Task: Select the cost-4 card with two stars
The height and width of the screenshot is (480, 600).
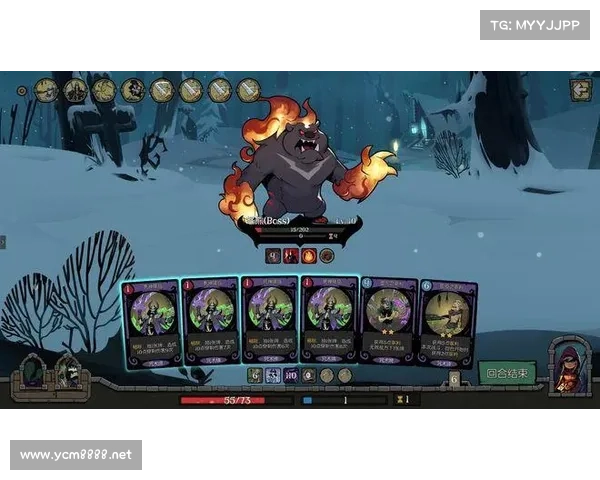Action: tap(388, 321)
